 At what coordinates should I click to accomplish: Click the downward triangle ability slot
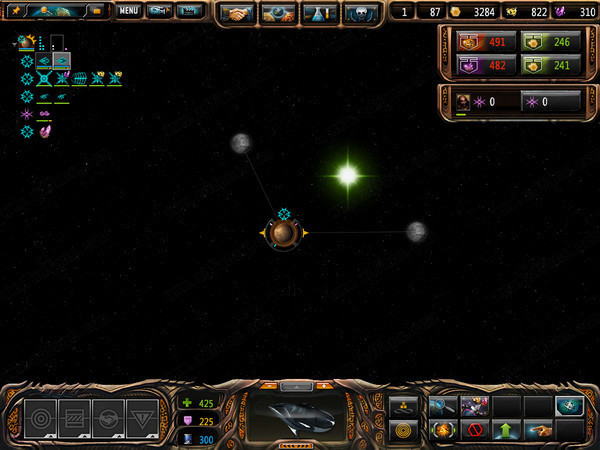pos(142,418)
